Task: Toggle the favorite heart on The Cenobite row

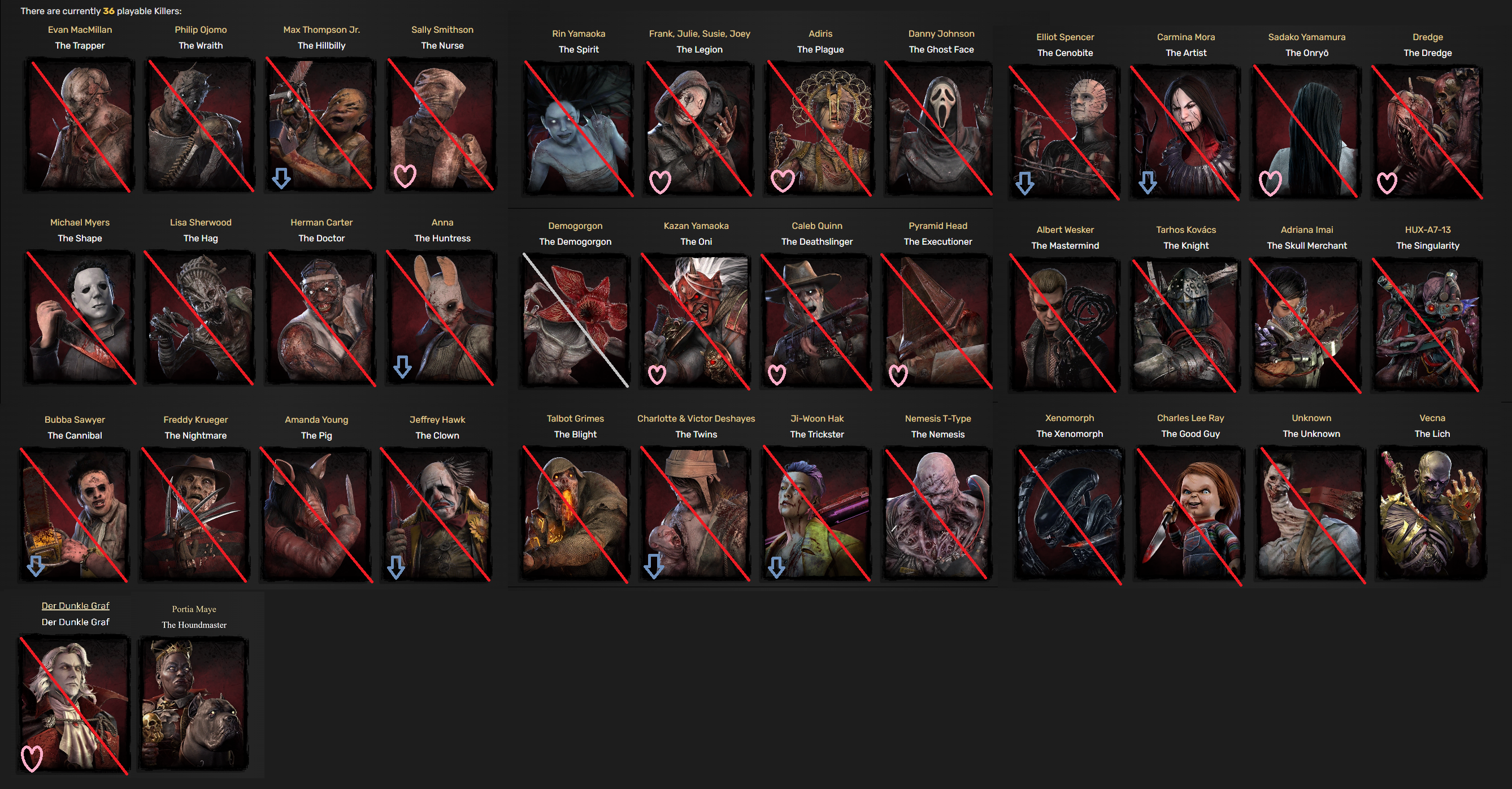Action: [x=1026, y=183]
